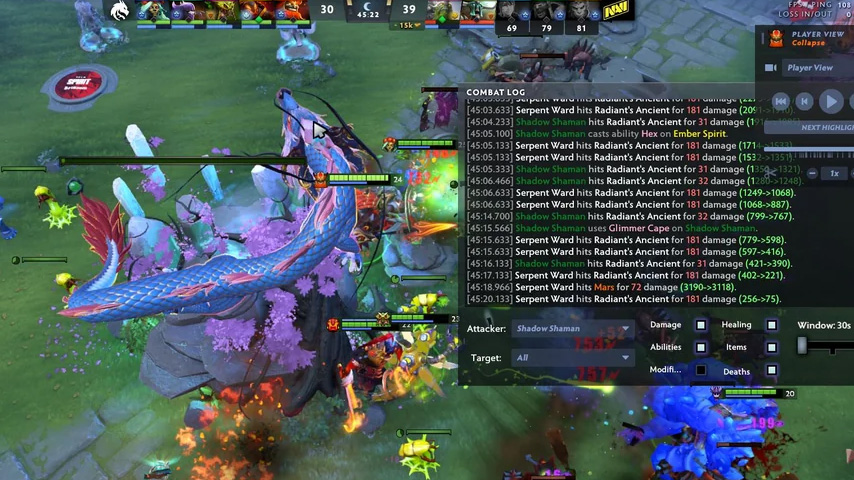Click the replay play button

[x=830, y=101]
